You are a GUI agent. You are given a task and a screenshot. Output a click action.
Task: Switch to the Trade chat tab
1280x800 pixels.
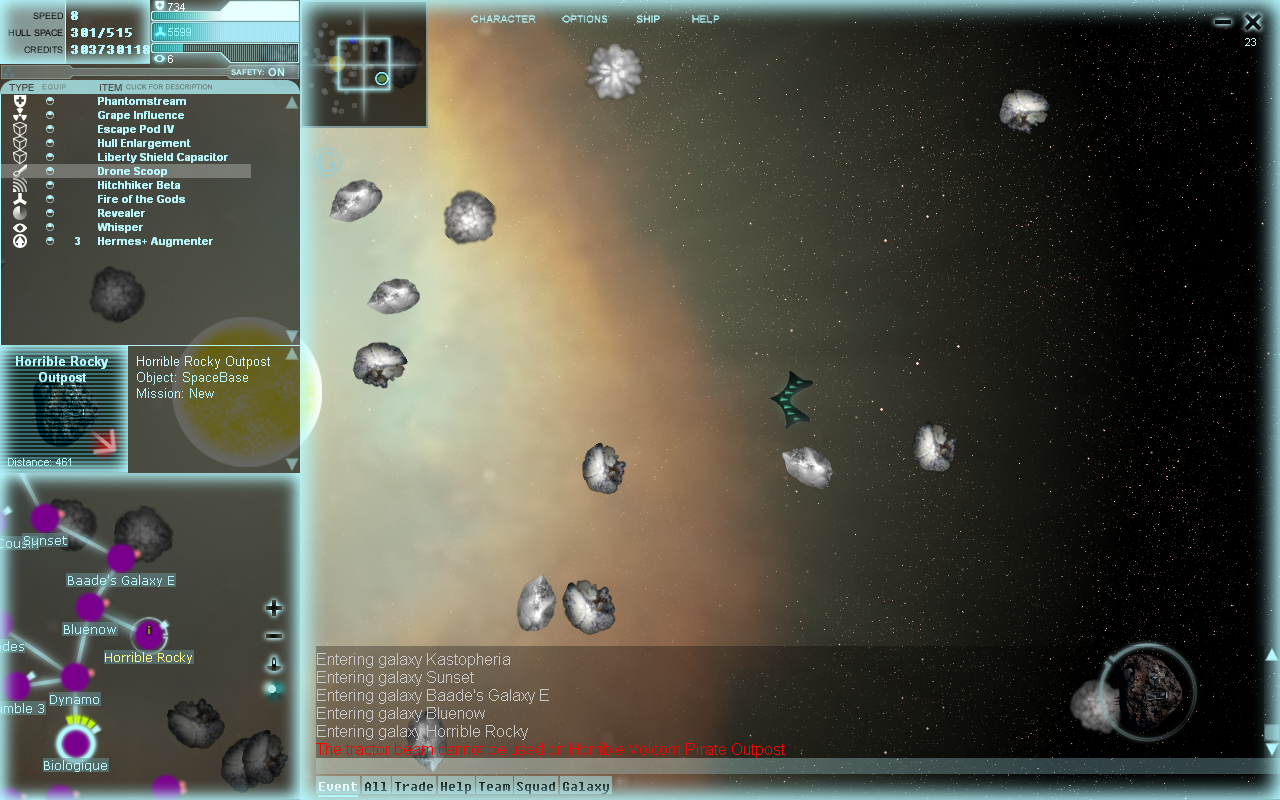click(414, 787)
